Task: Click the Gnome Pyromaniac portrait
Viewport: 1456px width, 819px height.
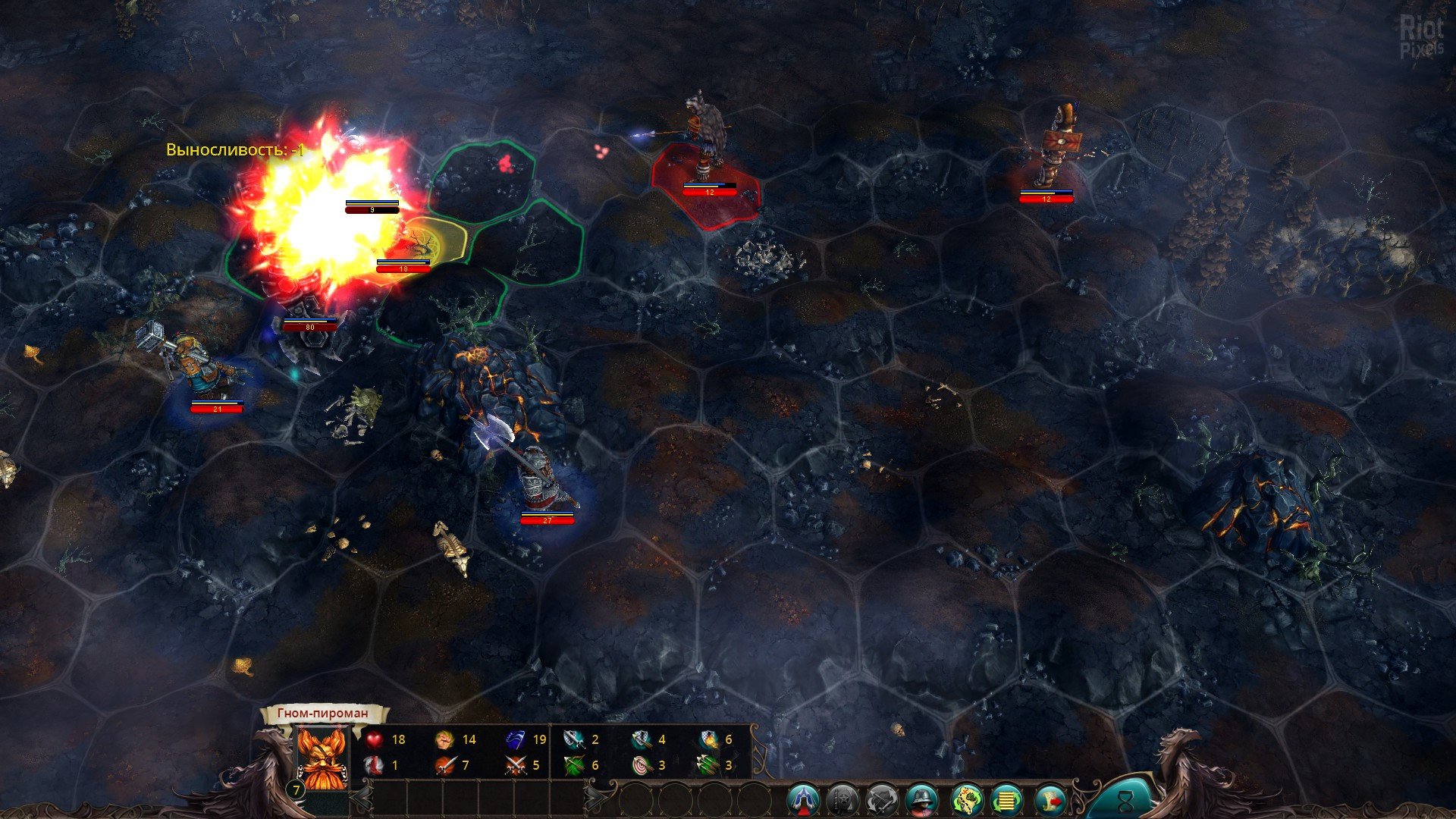Action: tap(322, 757)
